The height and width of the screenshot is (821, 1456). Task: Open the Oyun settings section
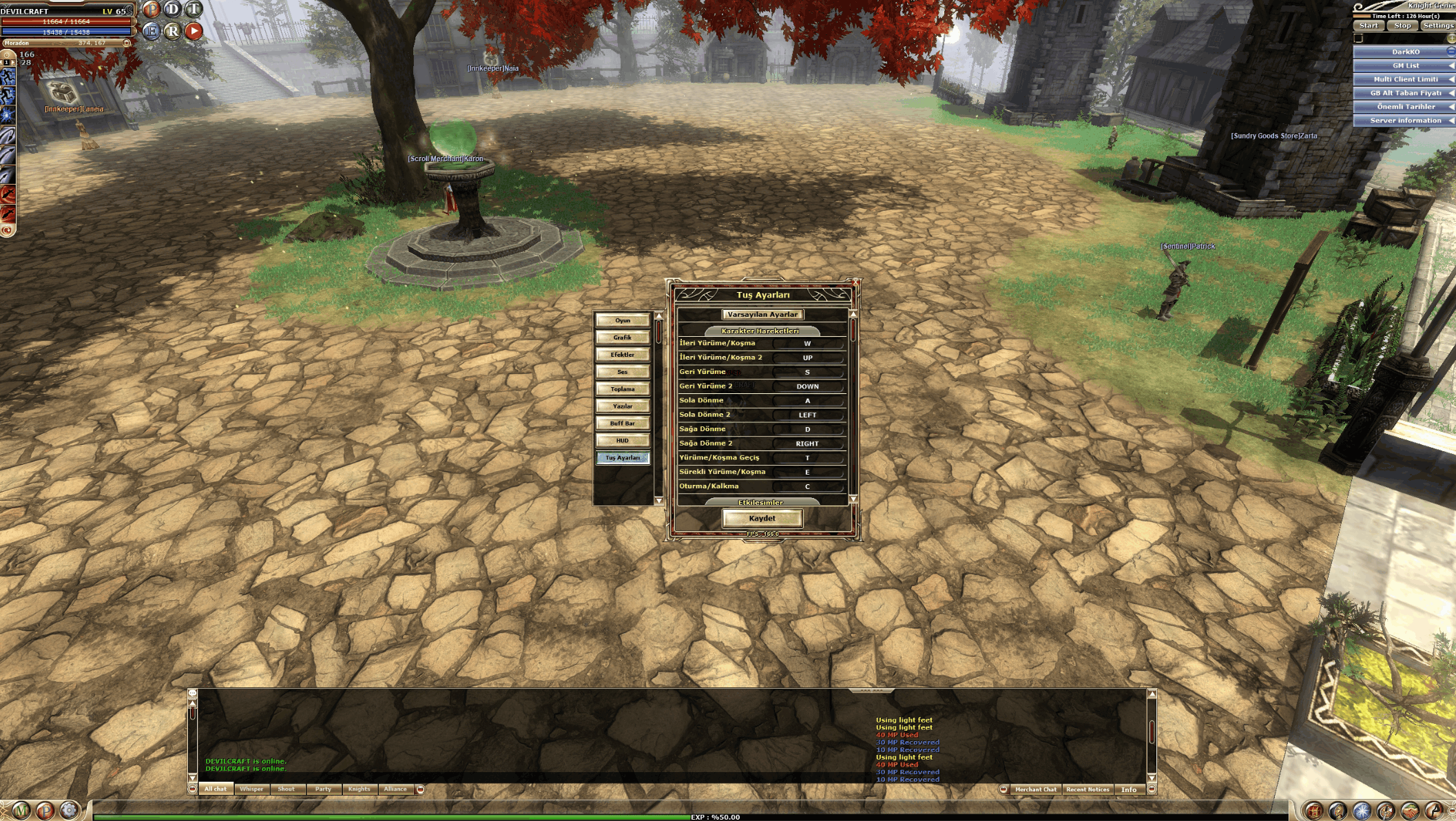tap(623, 320)
